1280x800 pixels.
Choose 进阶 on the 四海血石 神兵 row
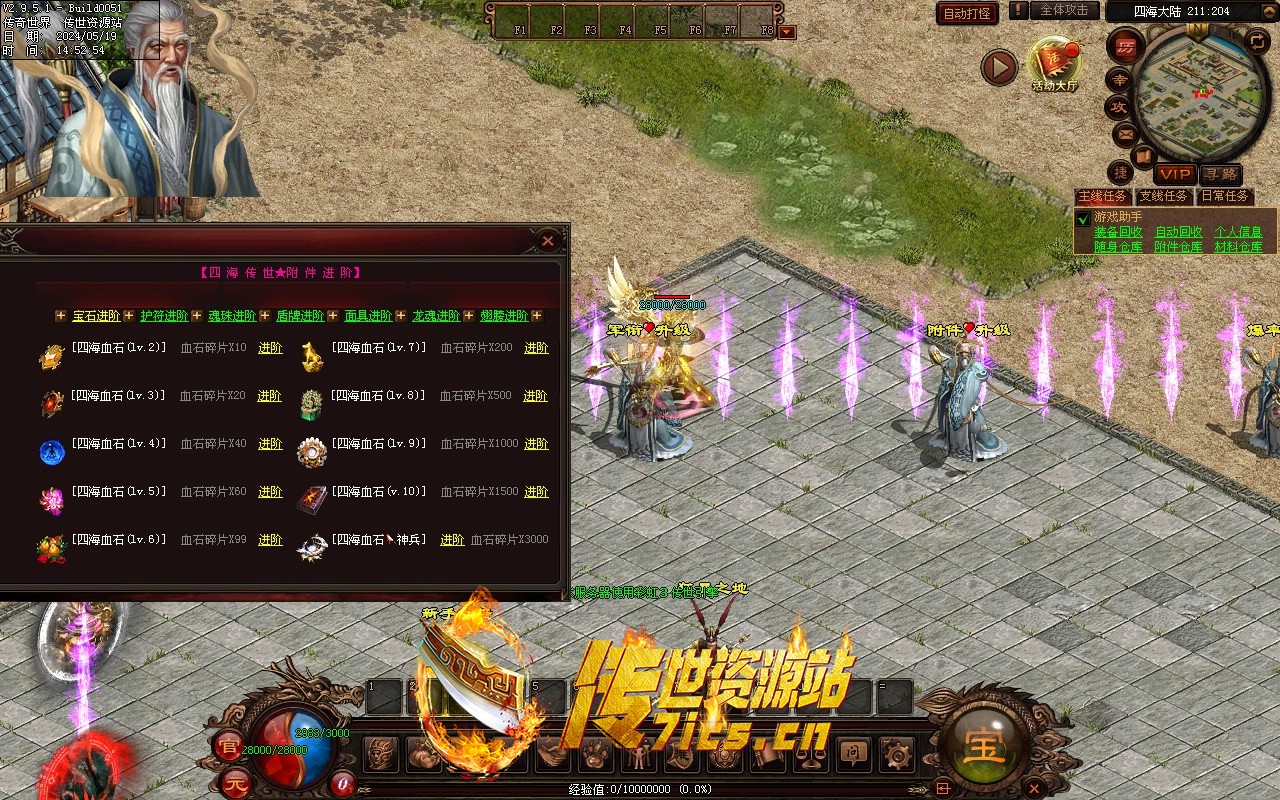pos(452,540)
